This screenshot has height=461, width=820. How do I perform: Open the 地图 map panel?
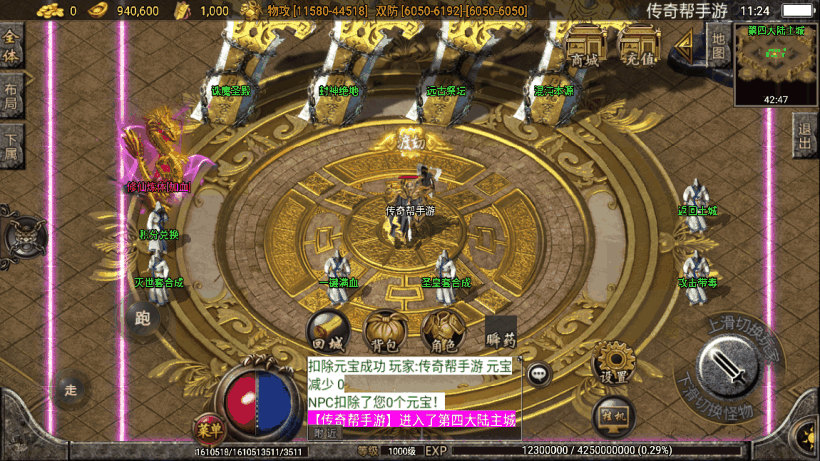point(717,43)
